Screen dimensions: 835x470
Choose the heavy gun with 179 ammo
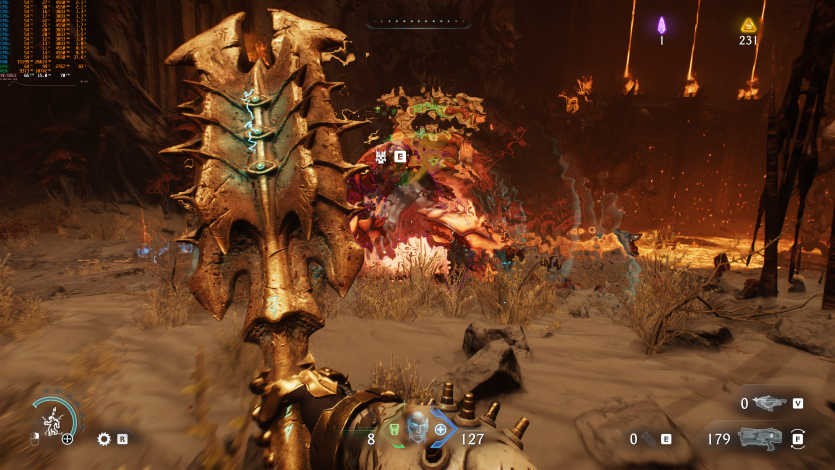(760, 438)
